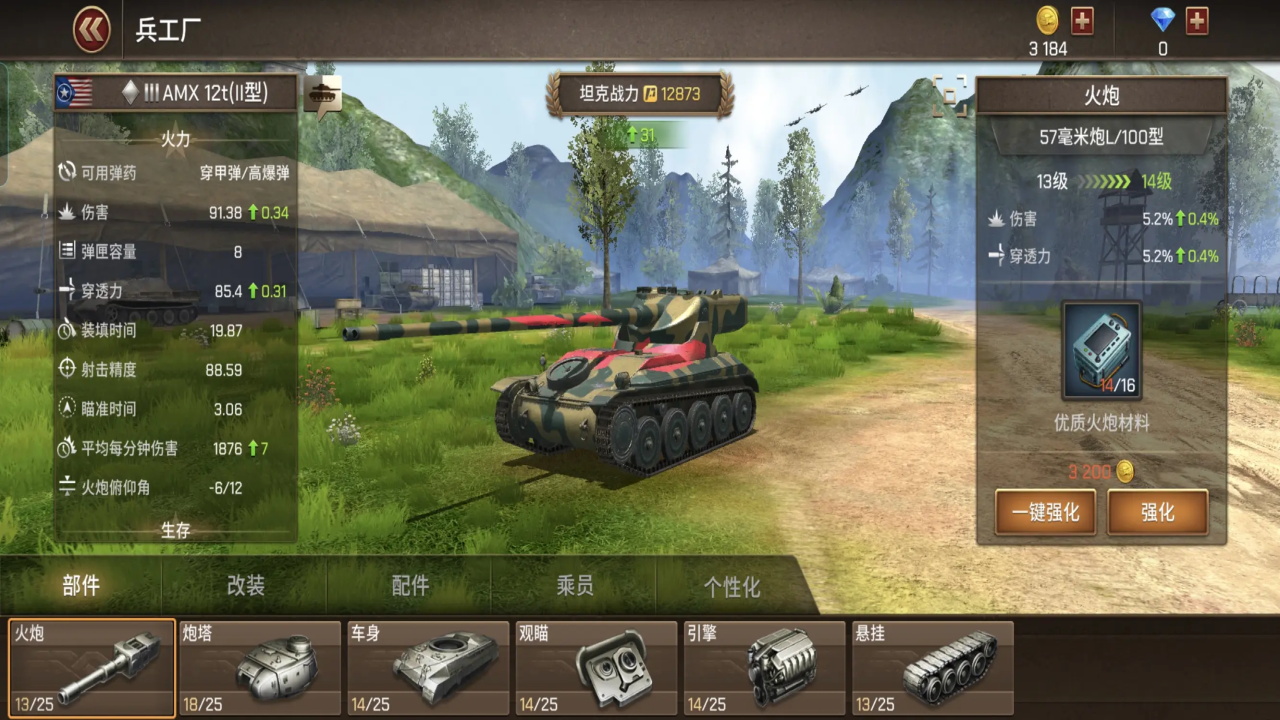This screenshot has height=720, width=1280.
Task: Select the 引擎 engine part slot
Action: tap(764, 668)
